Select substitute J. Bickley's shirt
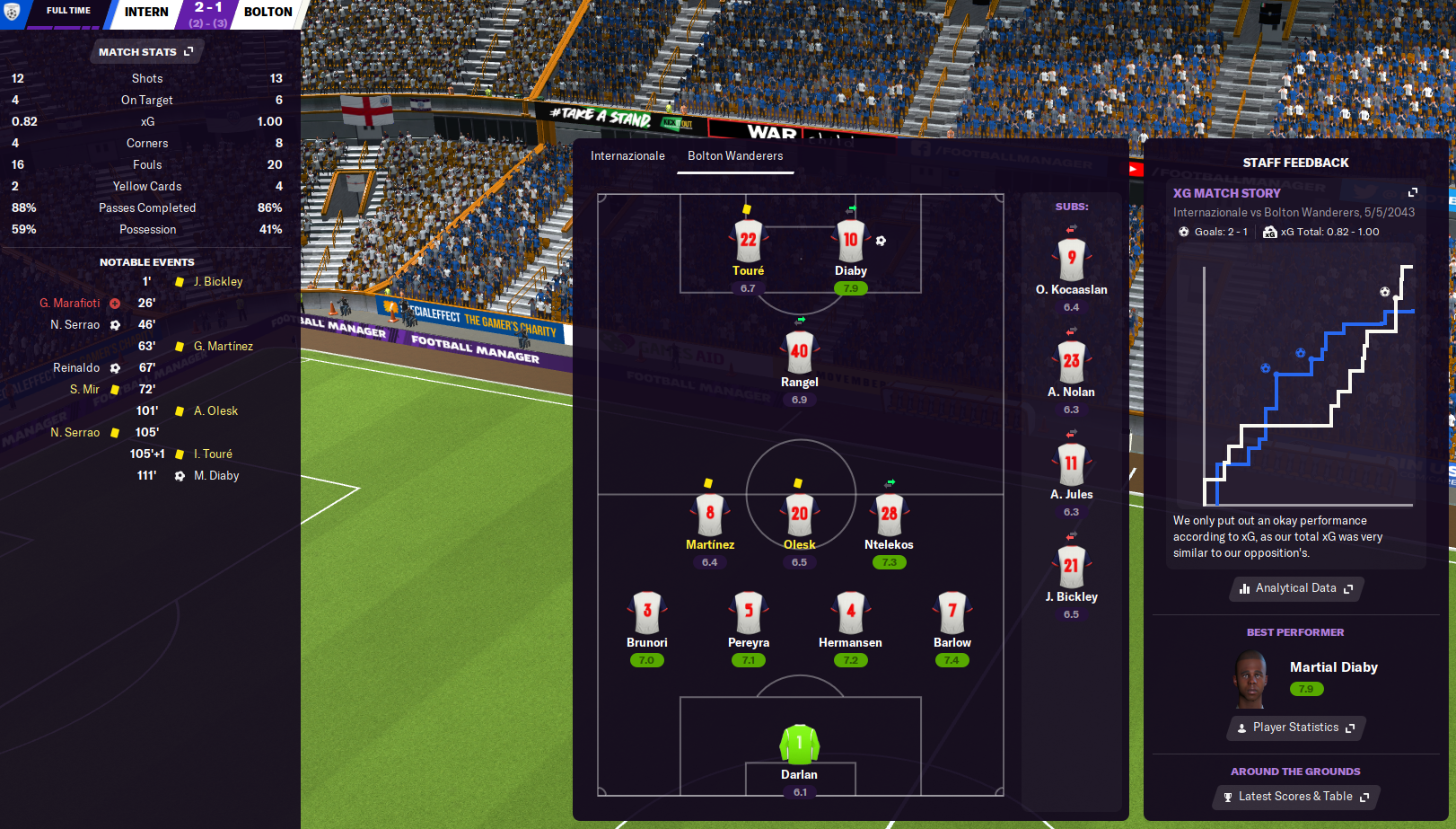Image resolution: width=1456 pixels, height=829 pixels. [1071, 566]
